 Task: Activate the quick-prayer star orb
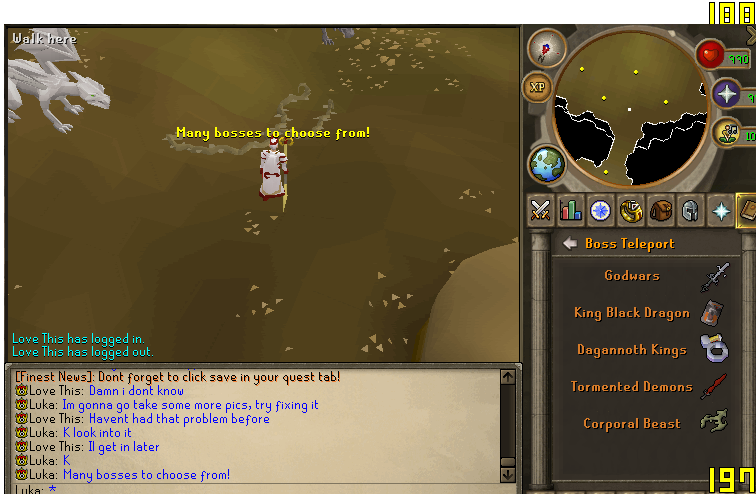(727, 96)
